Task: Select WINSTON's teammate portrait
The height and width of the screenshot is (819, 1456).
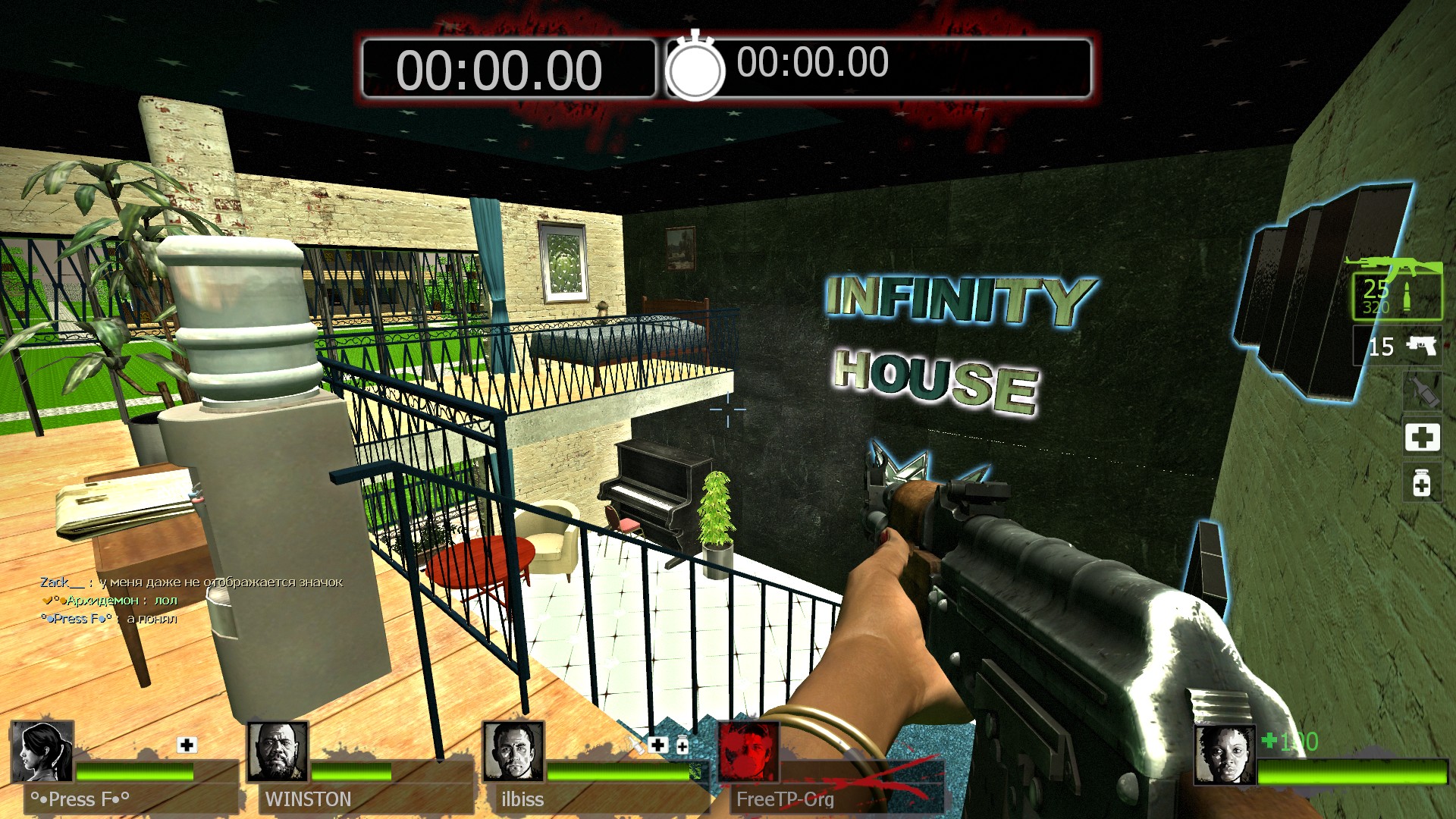Action: click(278, 752)
